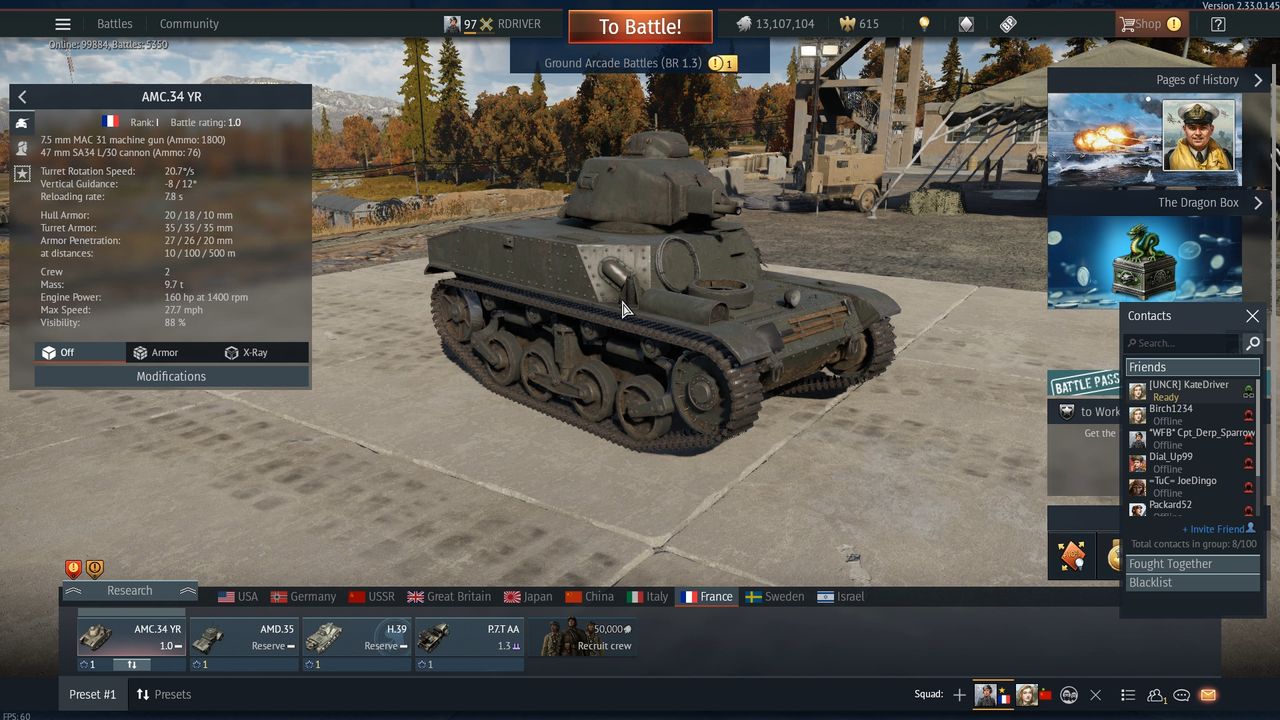The image size is (1280, 720).
Task: Open the Blacklist group
Action: (x=1192, y=582)
